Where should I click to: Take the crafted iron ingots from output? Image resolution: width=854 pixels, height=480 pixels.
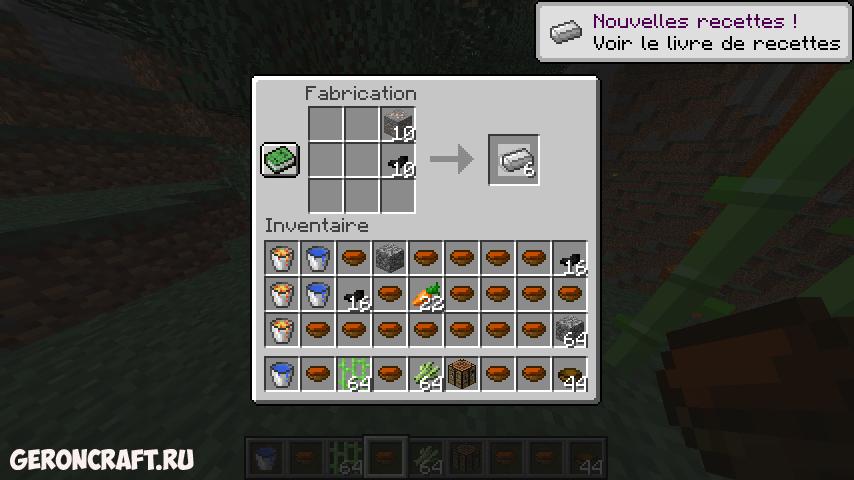tap(514, 160)
